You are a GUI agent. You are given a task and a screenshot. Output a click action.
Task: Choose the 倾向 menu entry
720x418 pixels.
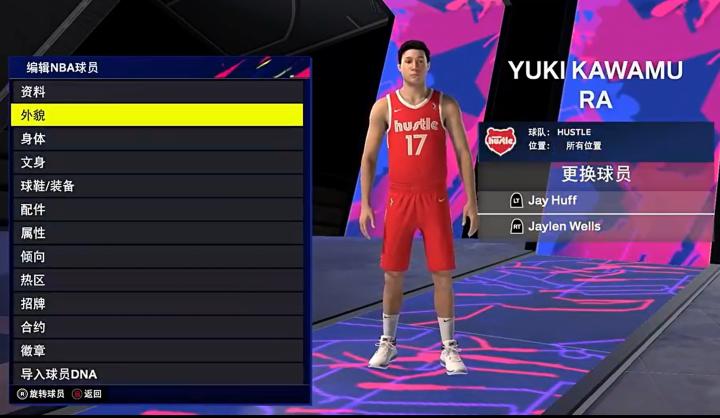click(x=157, y=256)
